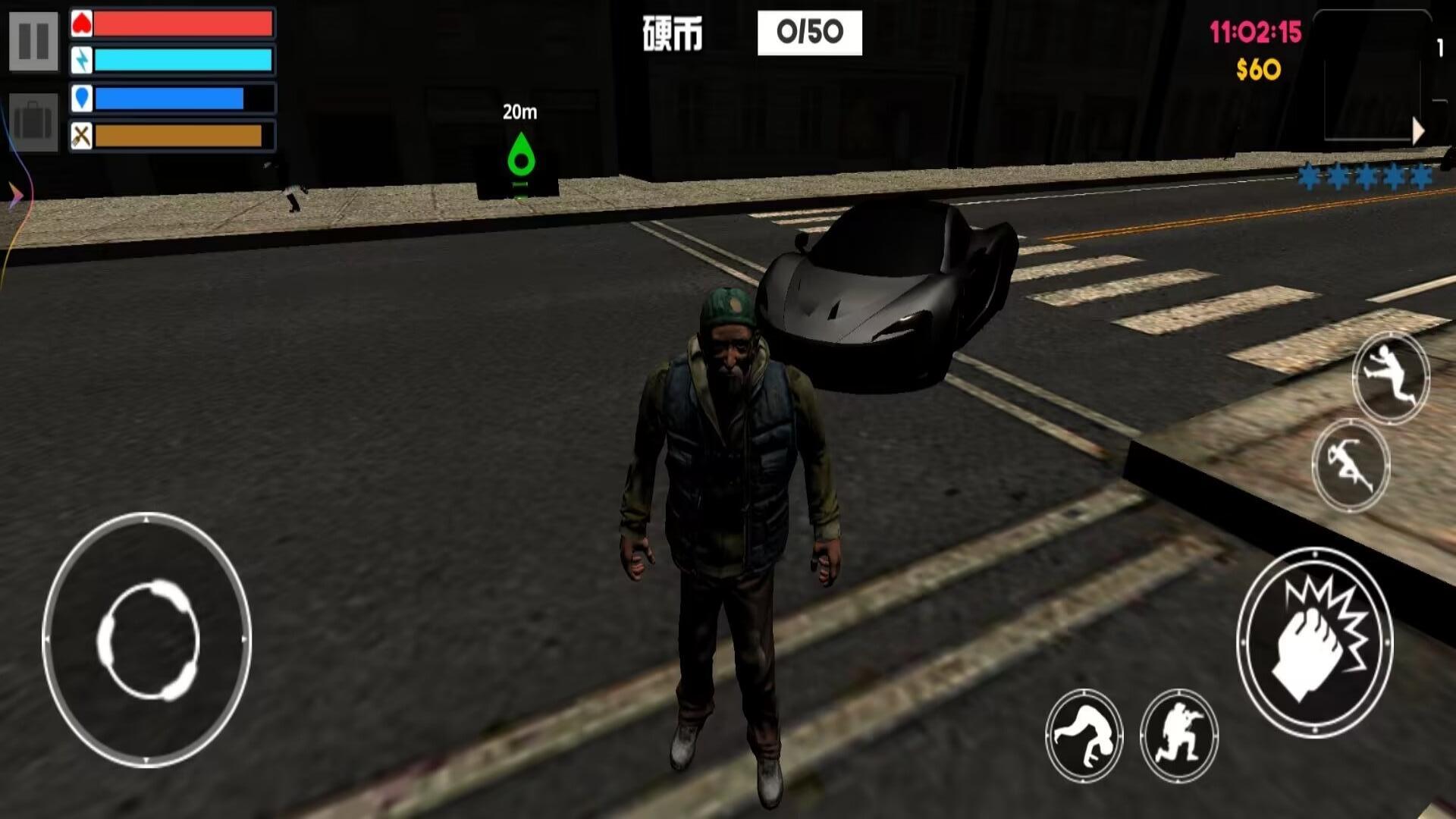Expand the purple arrow side tab
The height and width of the screenshot is (819, 1456).
(x=15, y=196)
